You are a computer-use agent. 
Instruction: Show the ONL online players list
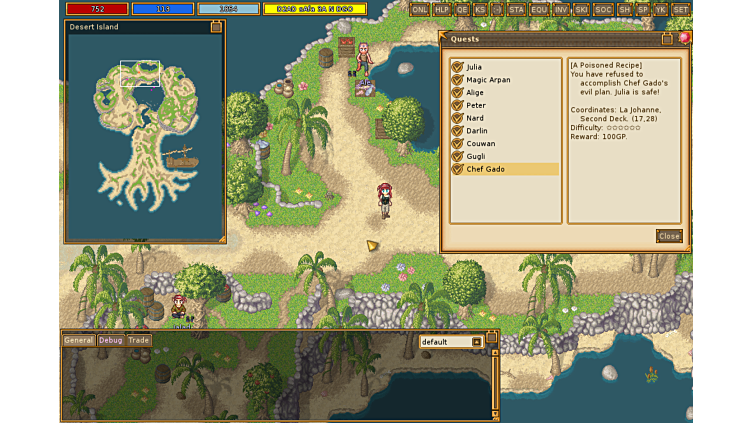(419, 9)
